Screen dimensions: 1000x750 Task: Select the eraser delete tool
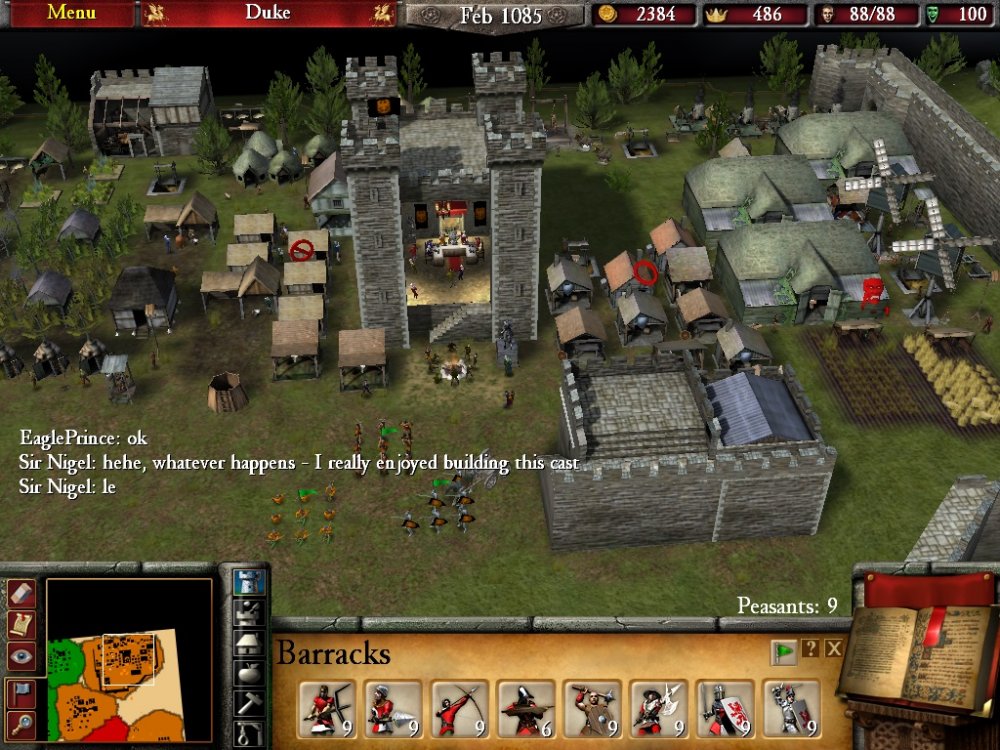22,594
